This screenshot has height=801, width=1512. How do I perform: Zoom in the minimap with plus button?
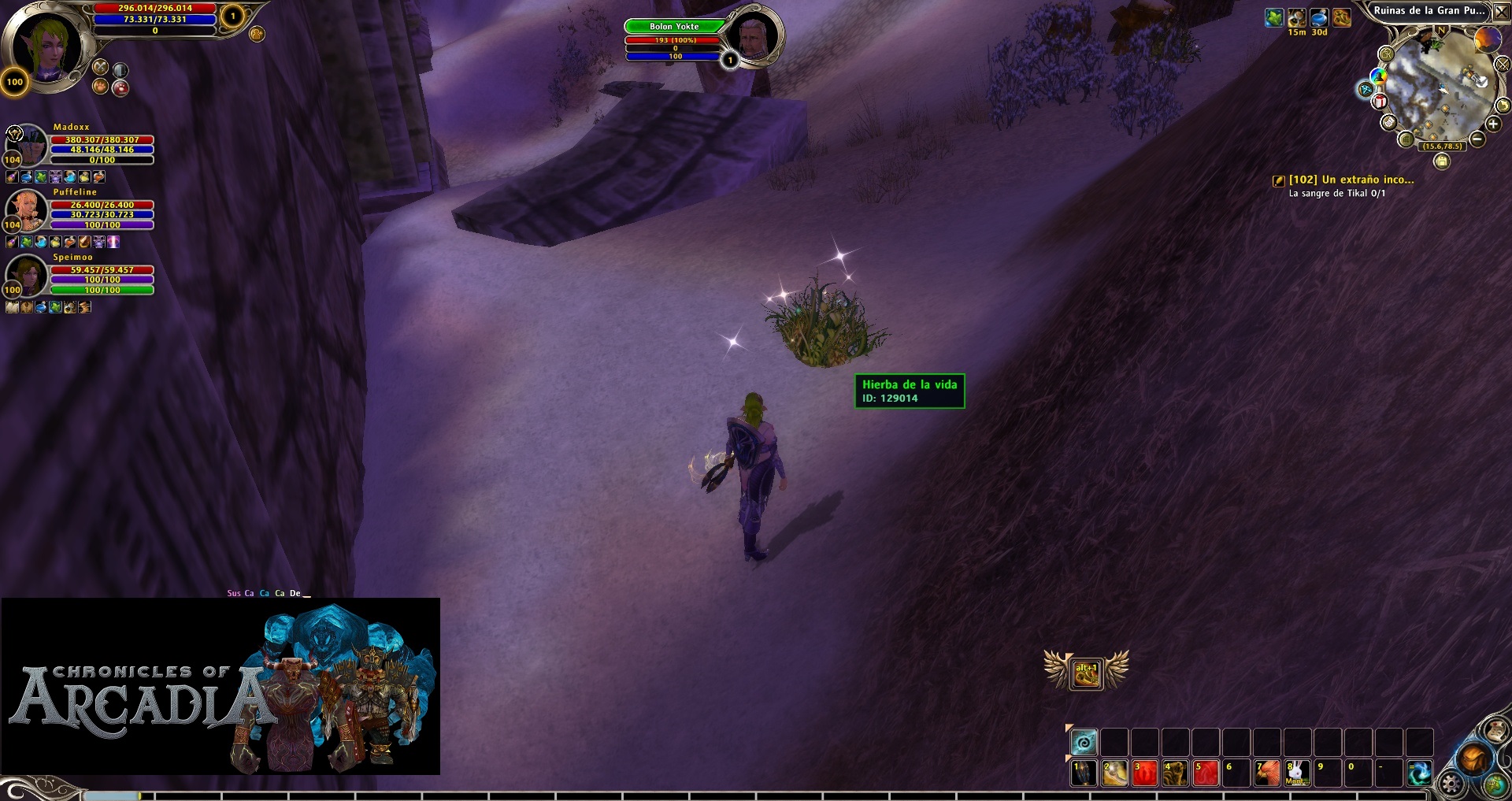1493,124
